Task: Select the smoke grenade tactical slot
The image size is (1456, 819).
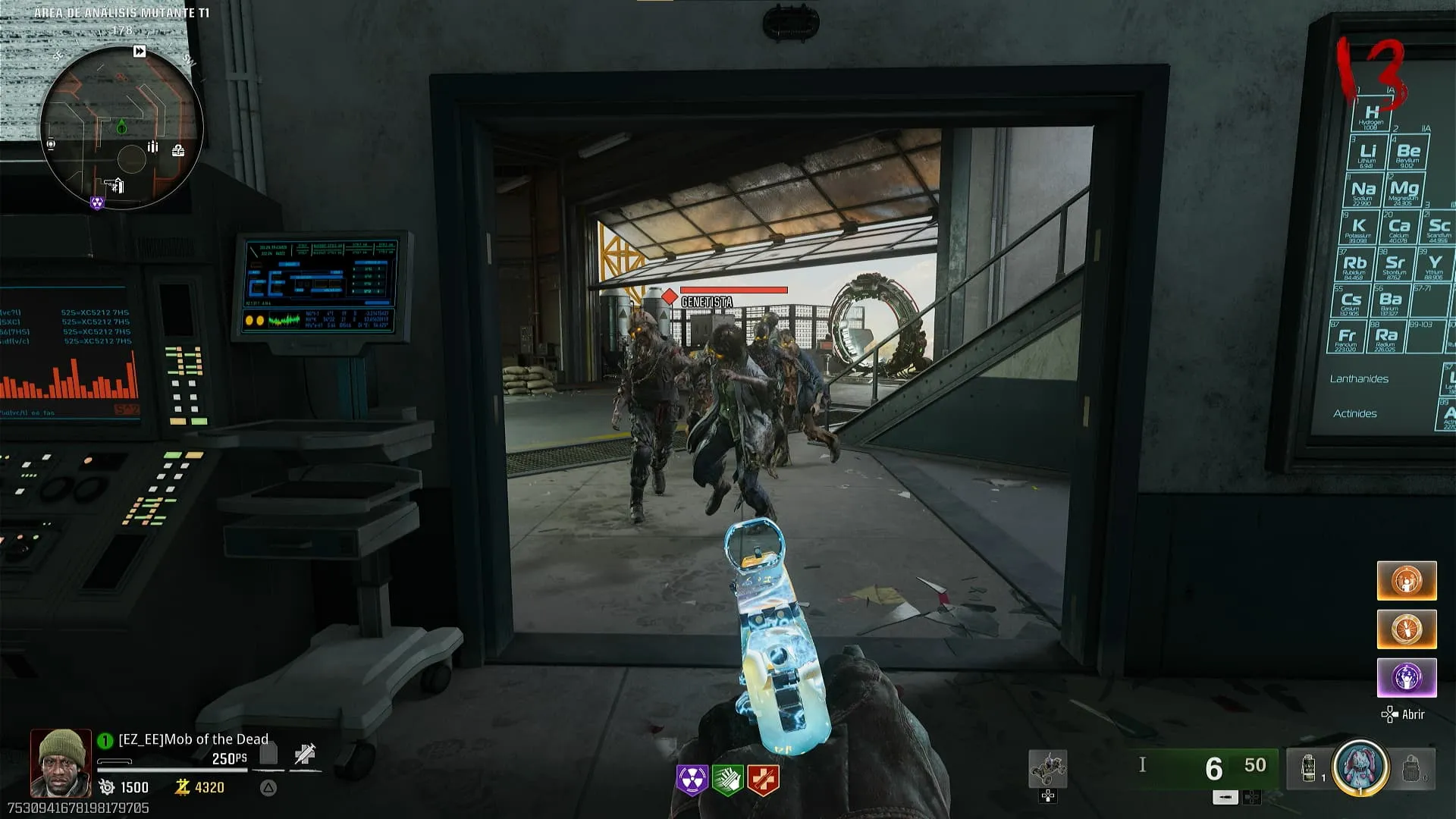Action: [1309, 768]
